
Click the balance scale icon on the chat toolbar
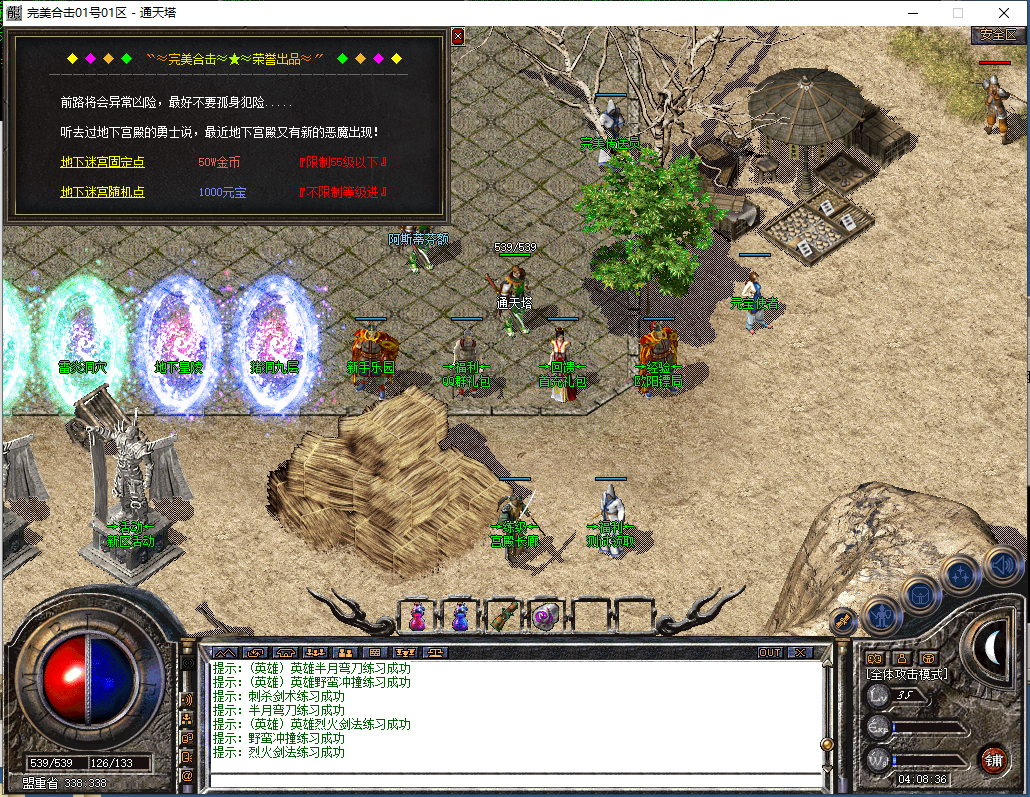click(x=434, y=653)
